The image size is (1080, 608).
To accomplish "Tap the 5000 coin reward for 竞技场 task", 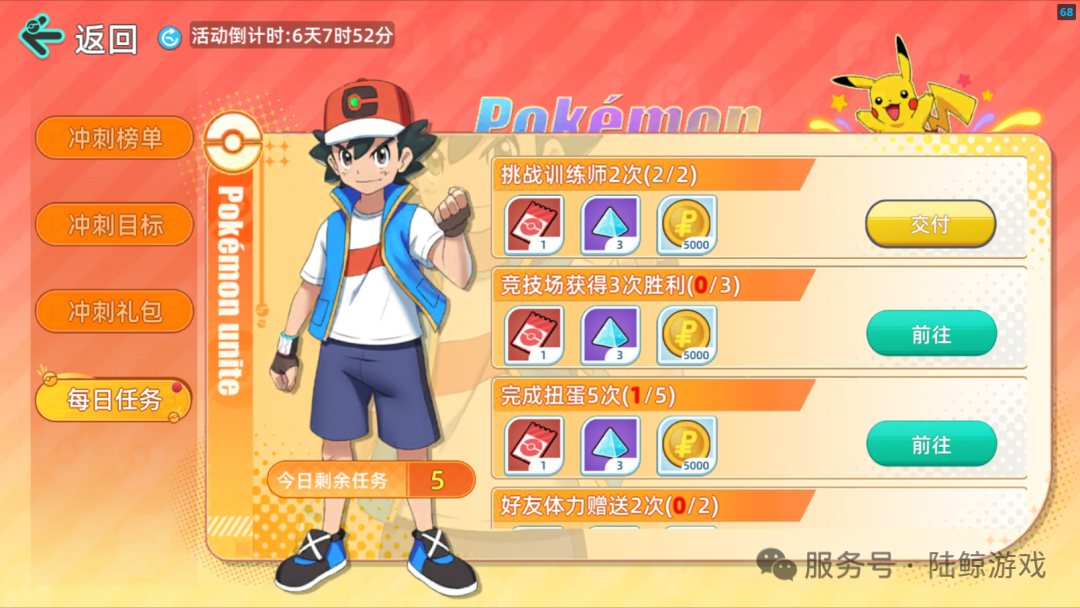I will coord(687,335).
